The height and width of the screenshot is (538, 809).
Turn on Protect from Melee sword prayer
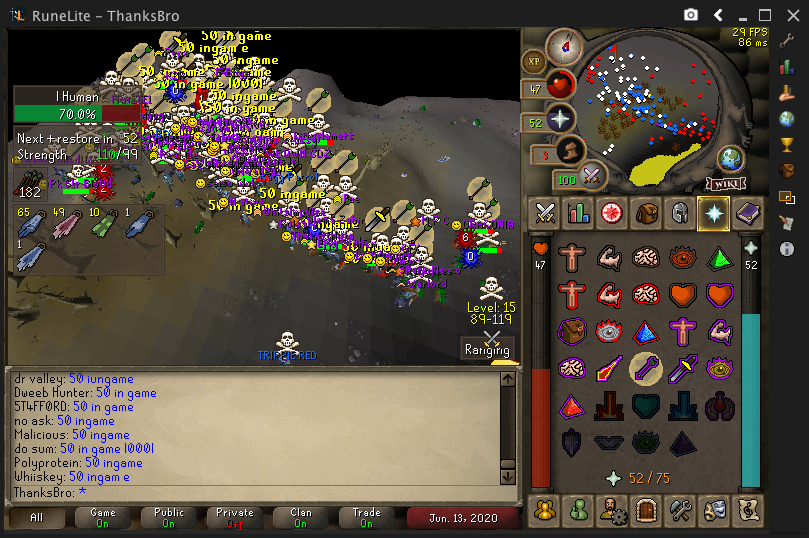tap(682, 368)
